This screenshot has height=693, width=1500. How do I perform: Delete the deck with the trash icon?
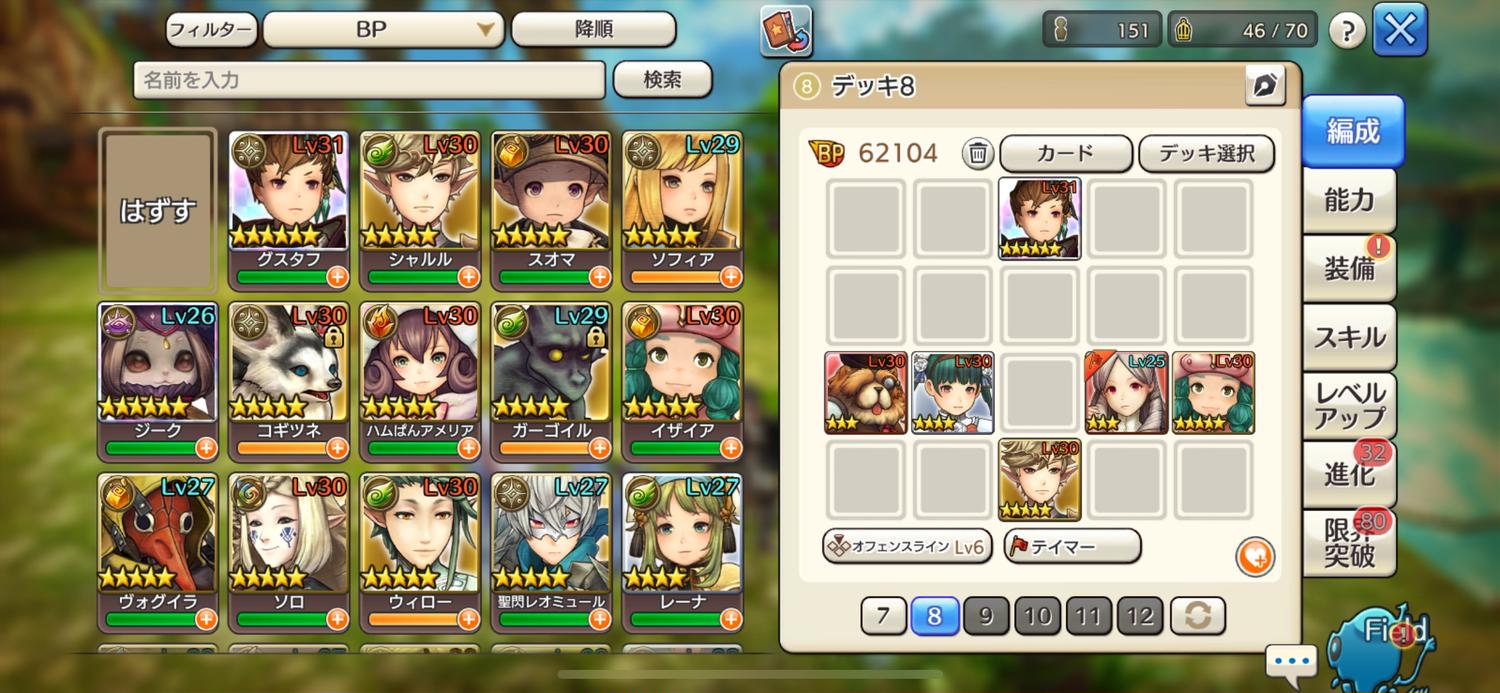[978, 154]
